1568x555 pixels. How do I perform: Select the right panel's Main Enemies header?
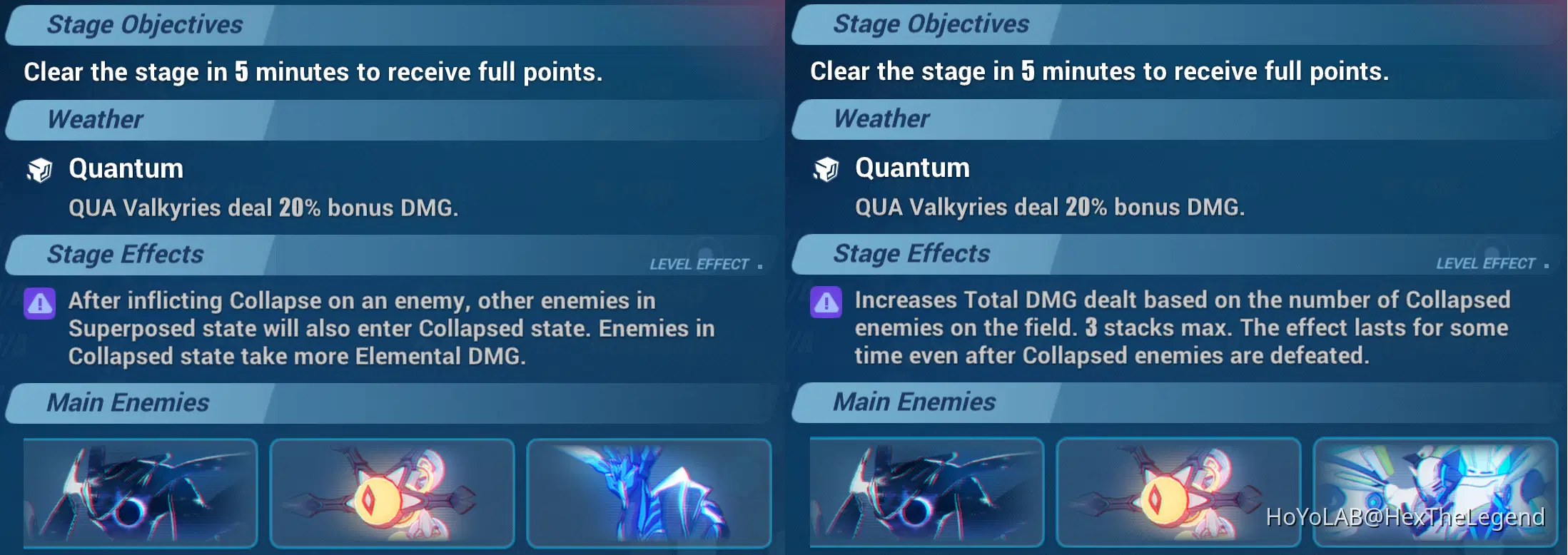[x=914, y=403]
